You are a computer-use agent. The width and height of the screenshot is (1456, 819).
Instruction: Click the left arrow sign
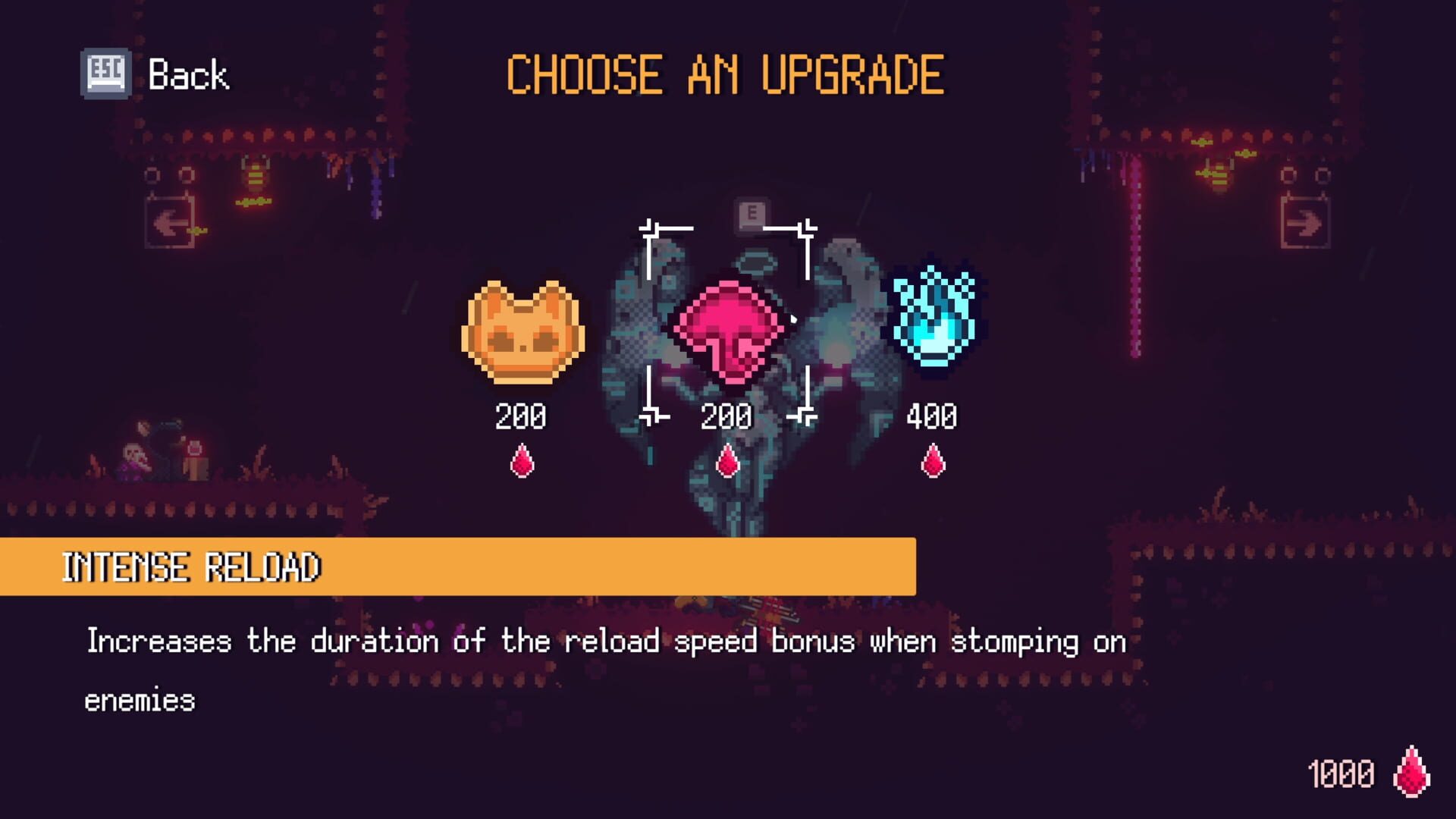point(171,224)
